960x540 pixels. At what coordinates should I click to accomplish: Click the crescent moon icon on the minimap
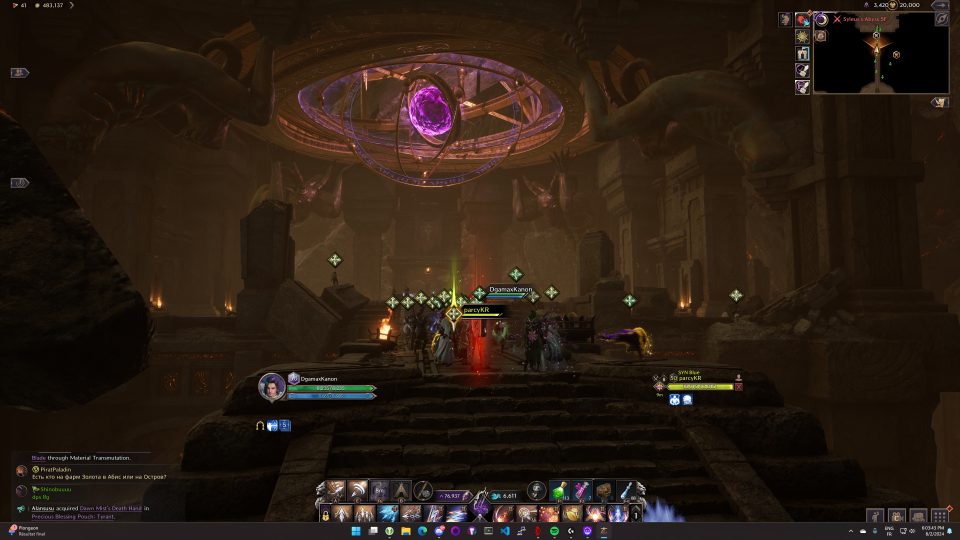tap(822, 19)
